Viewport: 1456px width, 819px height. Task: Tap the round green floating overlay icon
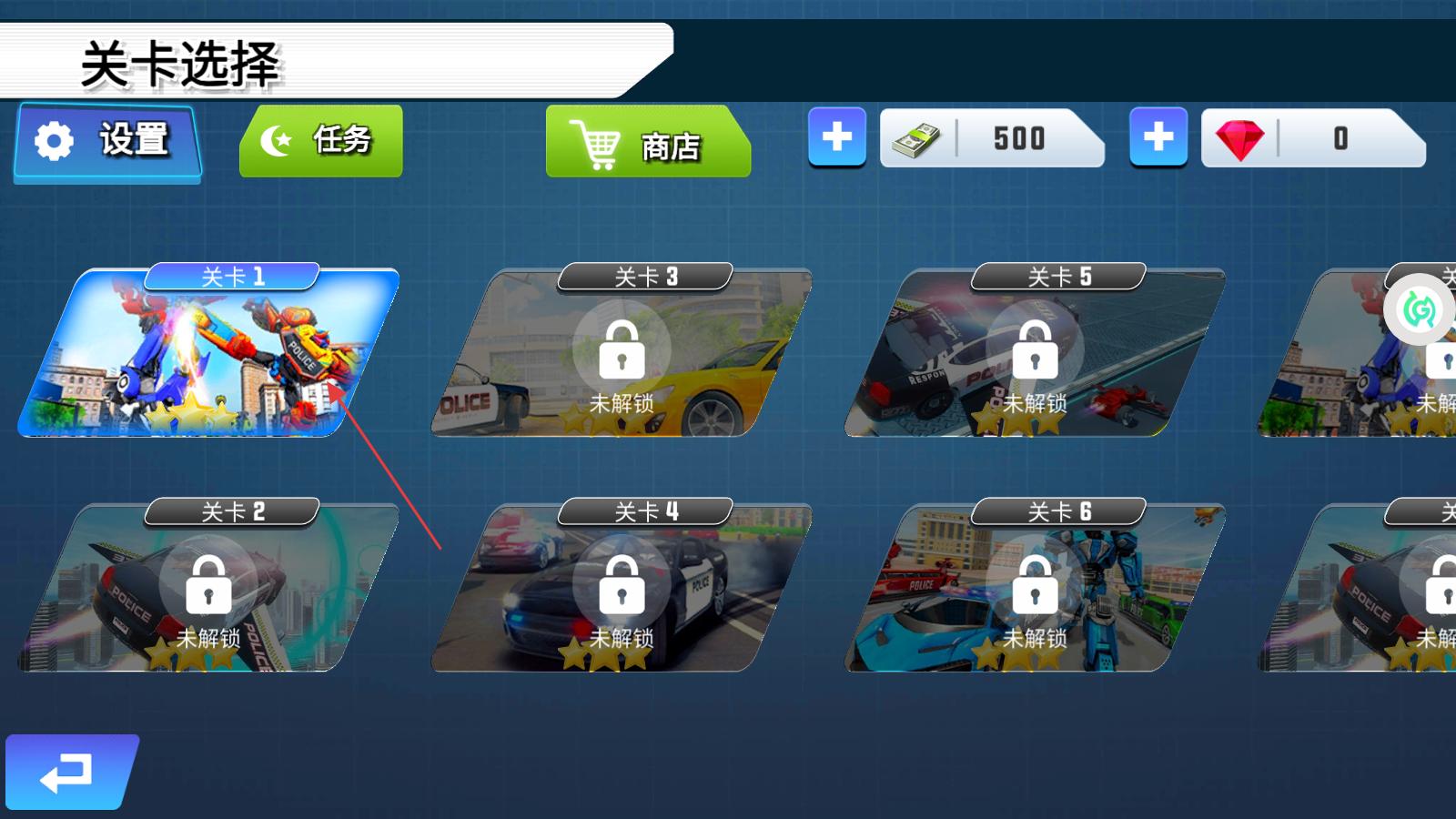1419,310
